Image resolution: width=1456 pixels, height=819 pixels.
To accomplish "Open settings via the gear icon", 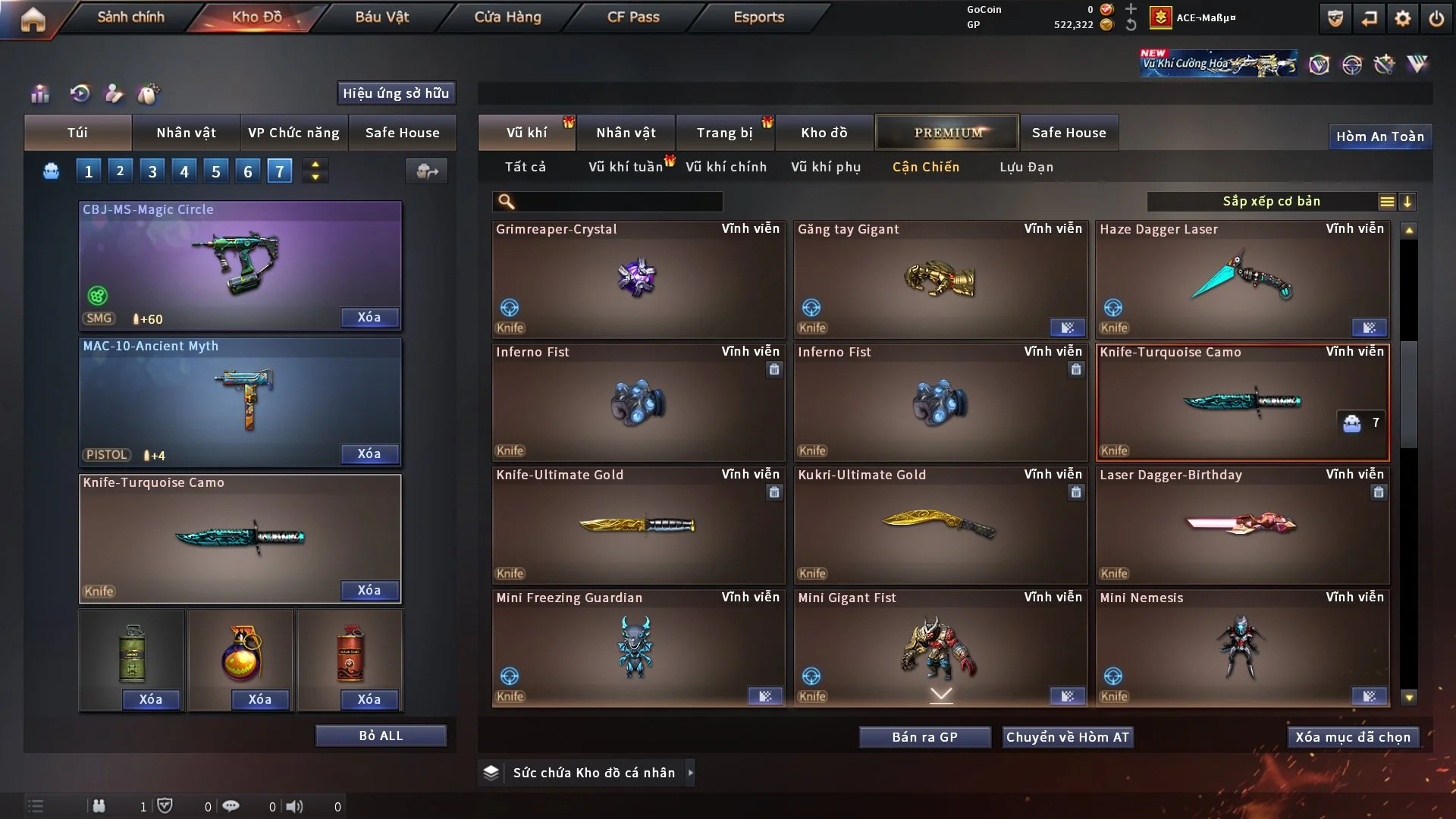I will [x=1403, y=18].
